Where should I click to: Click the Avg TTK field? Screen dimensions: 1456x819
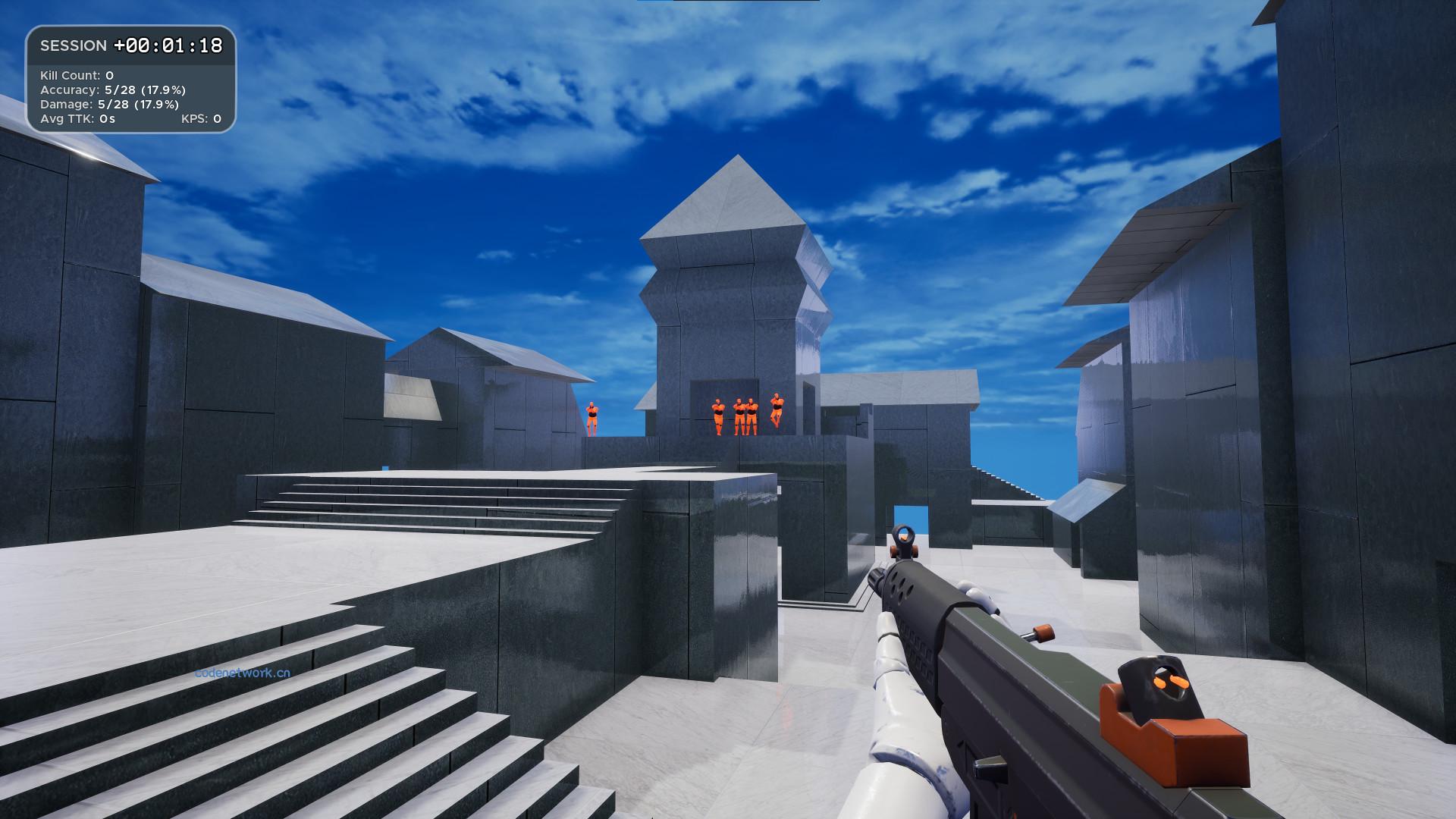78,119
